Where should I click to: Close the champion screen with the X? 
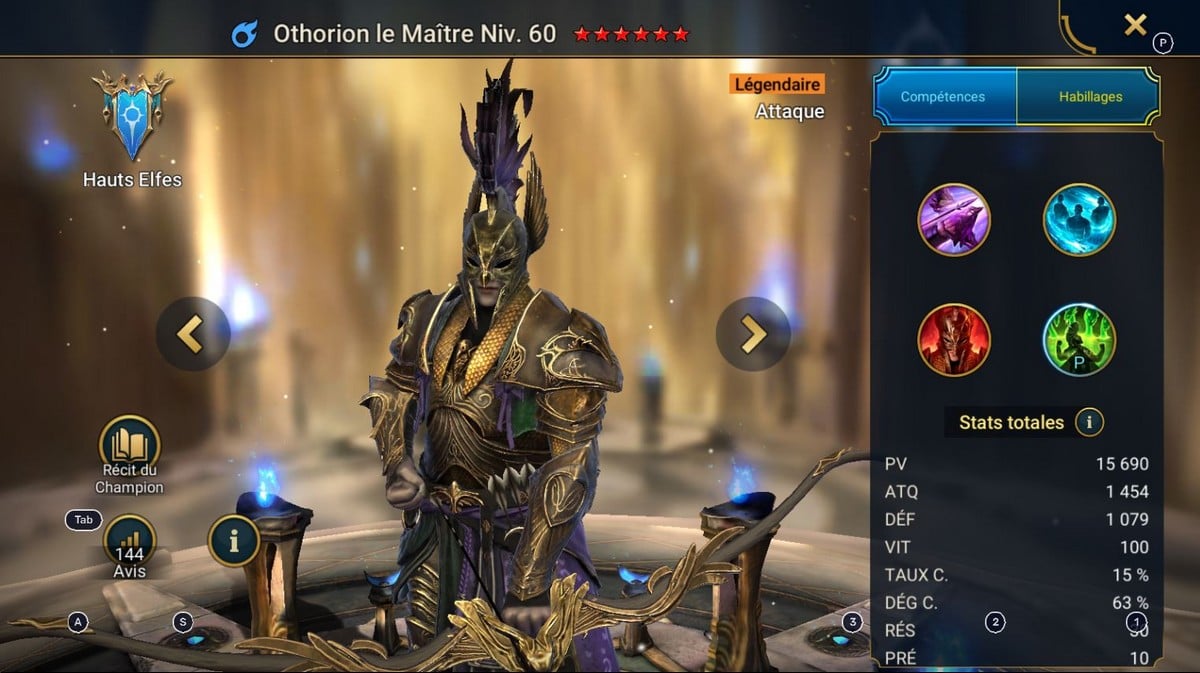coord(1134,25)
